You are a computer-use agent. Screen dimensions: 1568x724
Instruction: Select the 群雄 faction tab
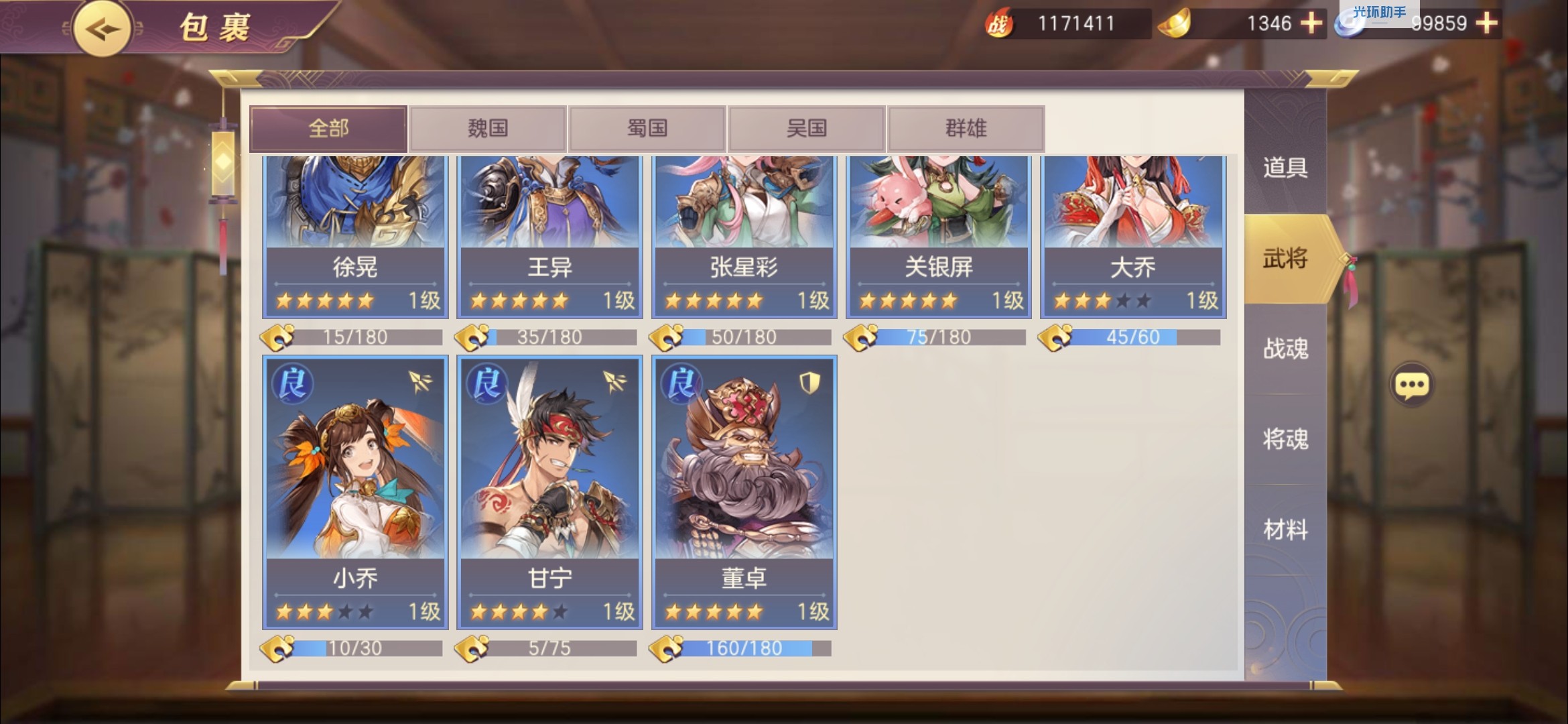966,128
